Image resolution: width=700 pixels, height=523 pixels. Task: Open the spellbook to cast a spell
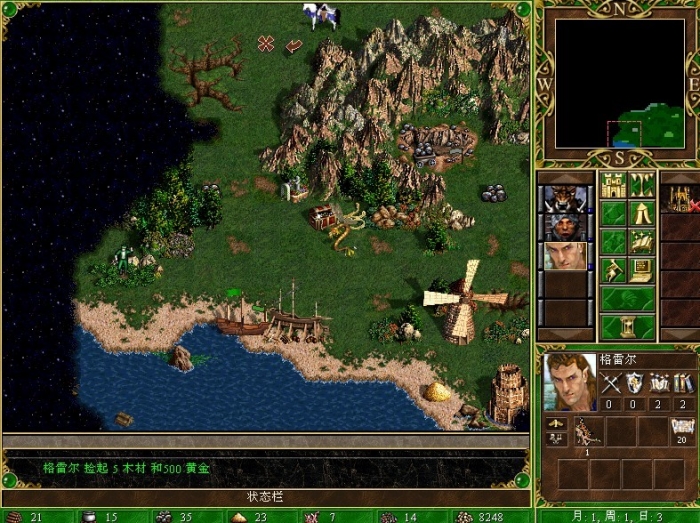pos(642,241)
